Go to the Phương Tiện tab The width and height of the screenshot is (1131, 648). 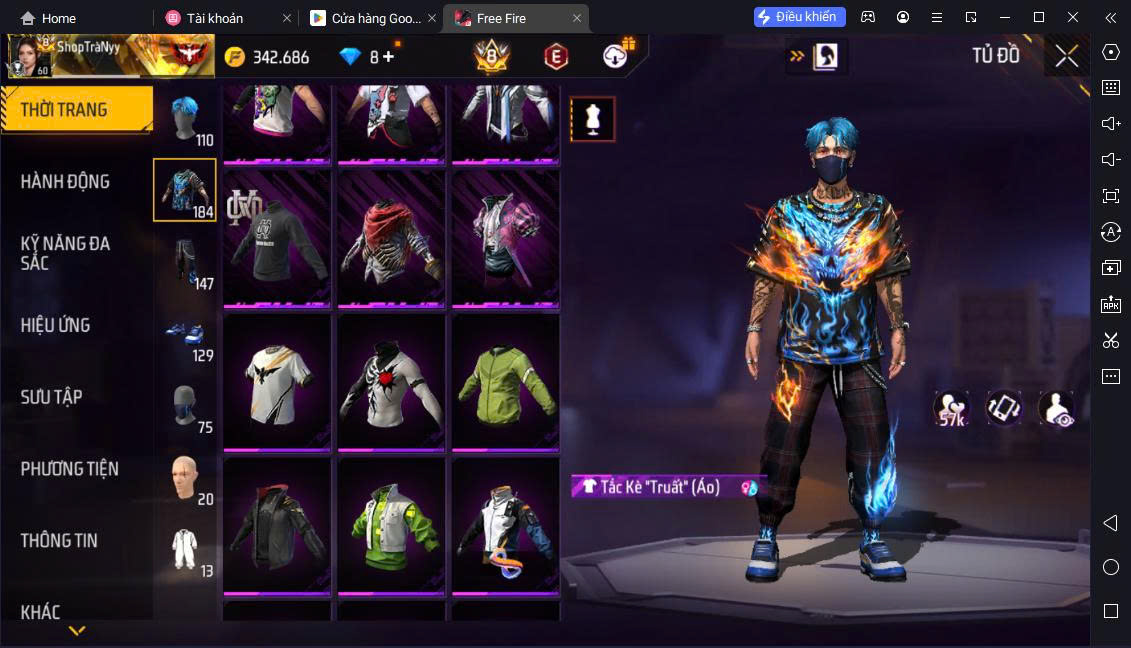coord(70,469)
